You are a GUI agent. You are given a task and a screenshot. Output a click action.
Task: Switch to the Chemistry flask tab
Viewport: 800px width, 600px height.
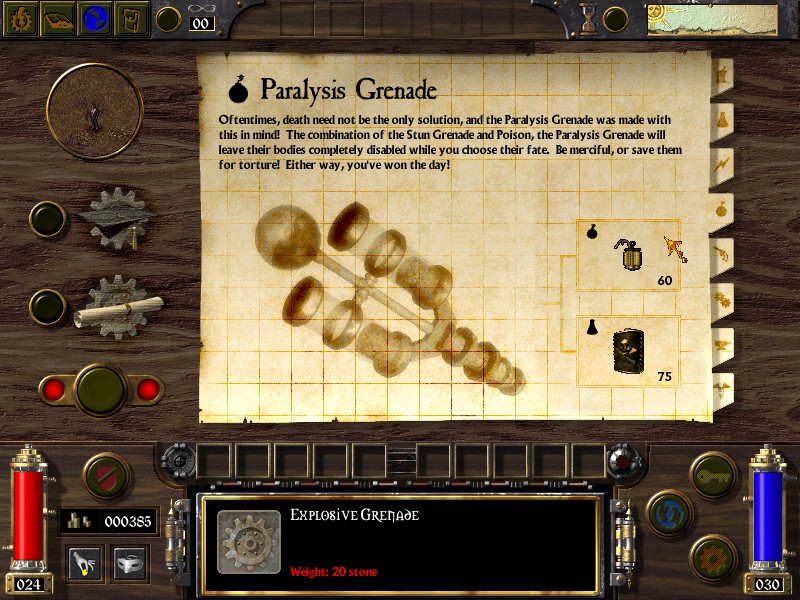720,119
